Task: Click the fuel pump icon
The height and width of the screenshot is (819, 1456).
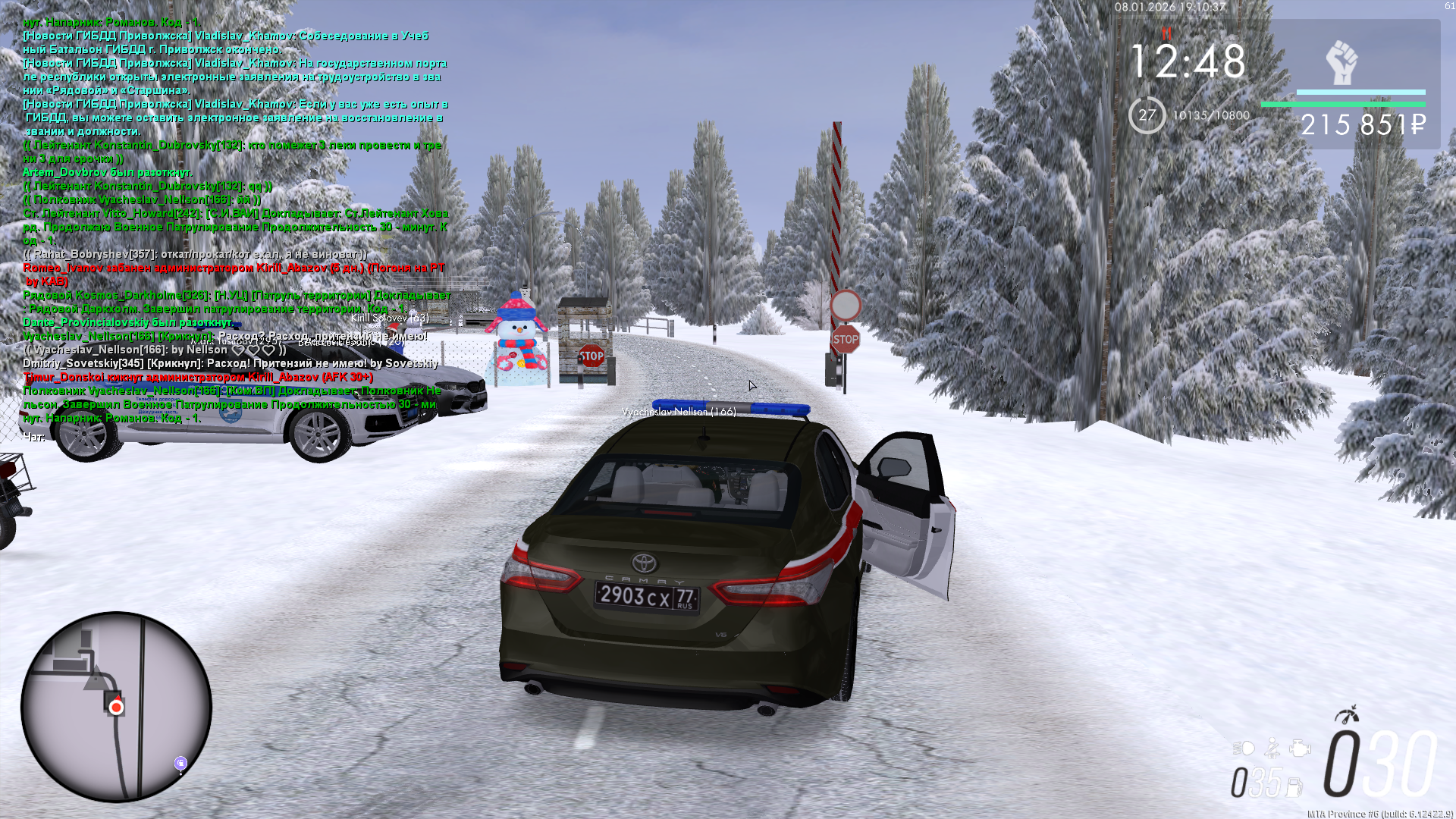Action: click(1294, 786)
